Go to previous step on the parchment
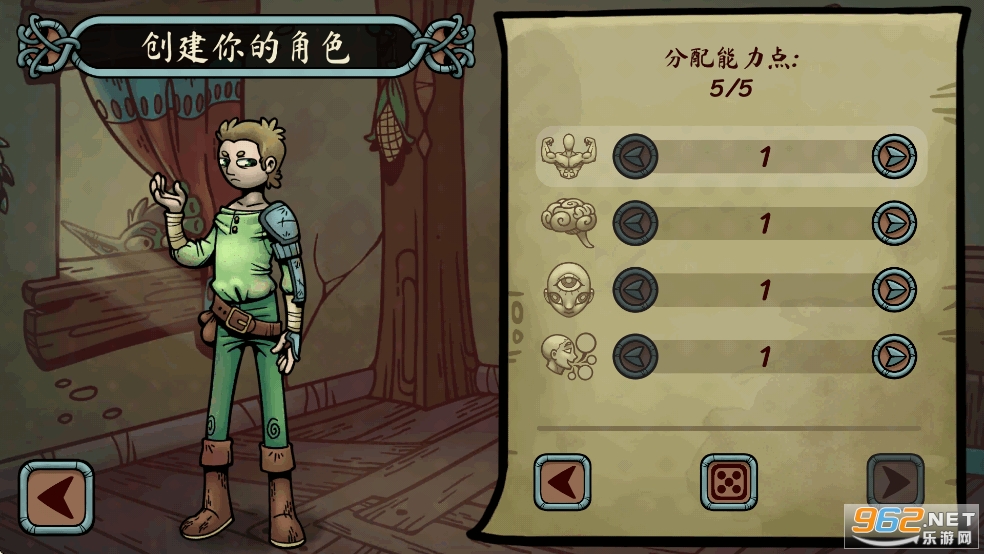This screenshot has width=984, height=554. (x=562, y=483)
